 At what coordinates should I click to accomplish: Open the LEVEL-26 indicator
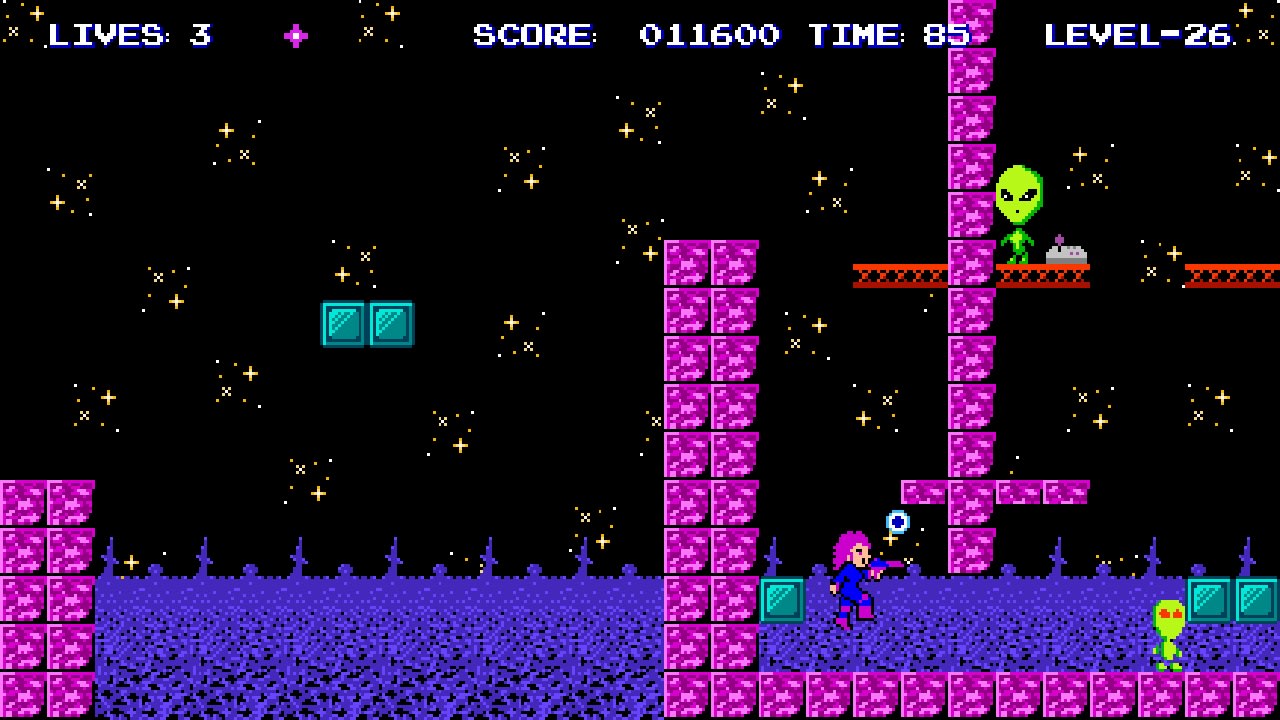click(1135, 36)
